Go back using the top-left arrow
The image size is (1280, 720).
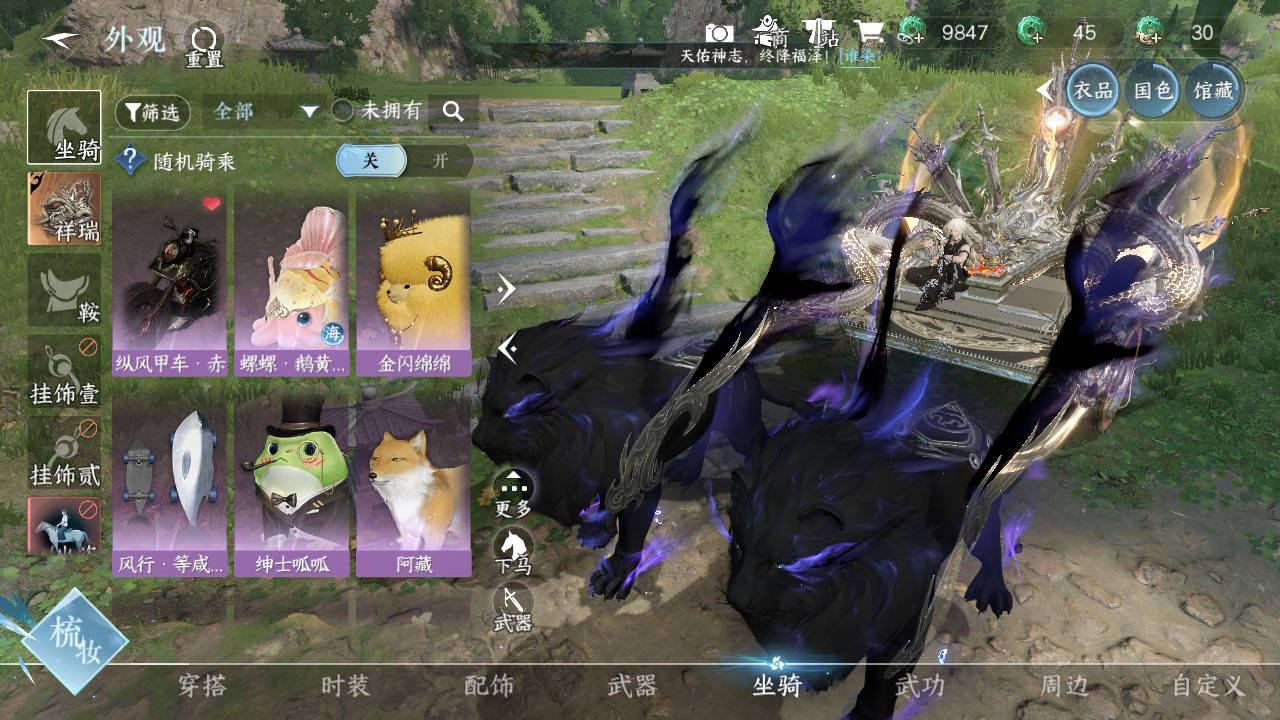coord(62,40)
